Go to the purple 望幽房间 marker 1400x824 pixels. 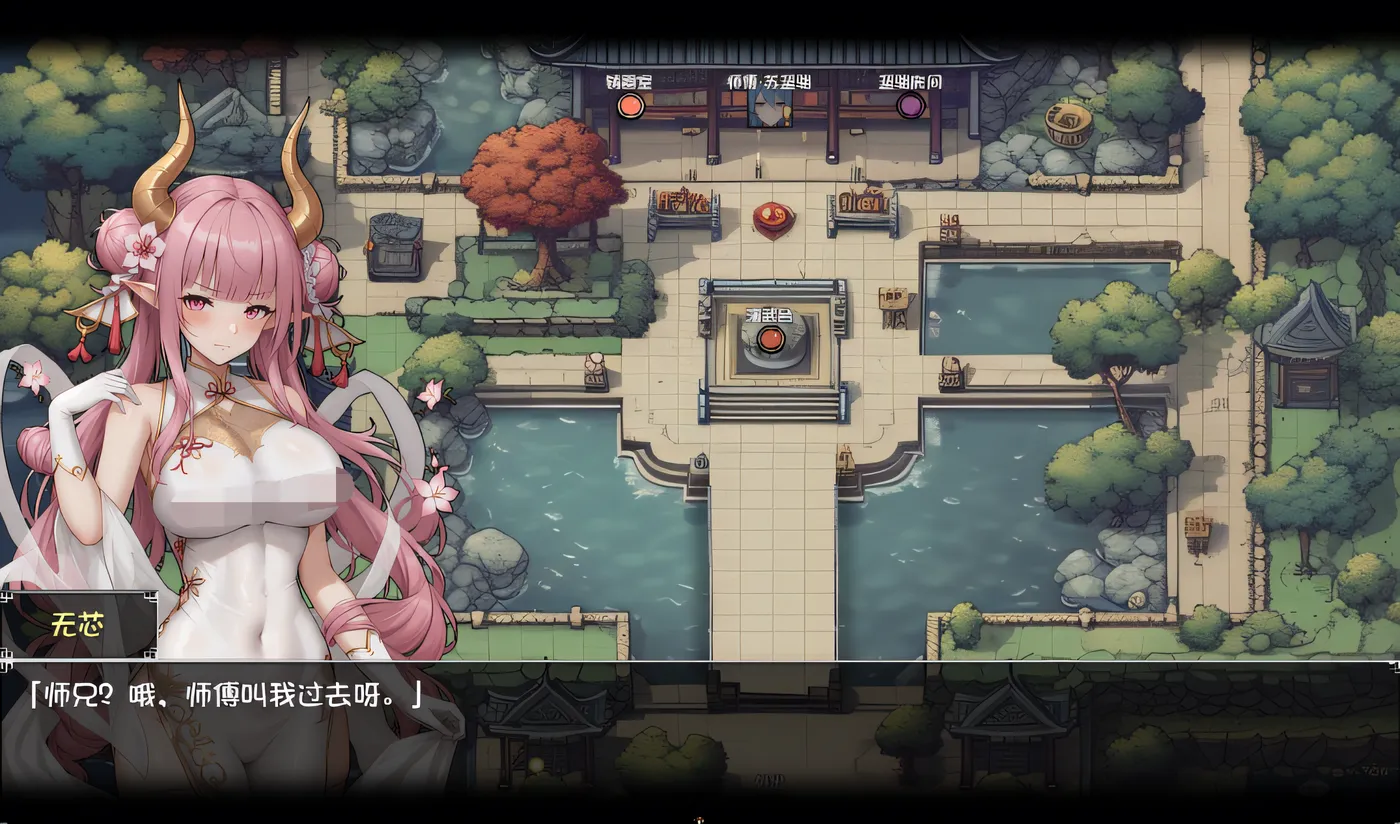tap(910, 105)
